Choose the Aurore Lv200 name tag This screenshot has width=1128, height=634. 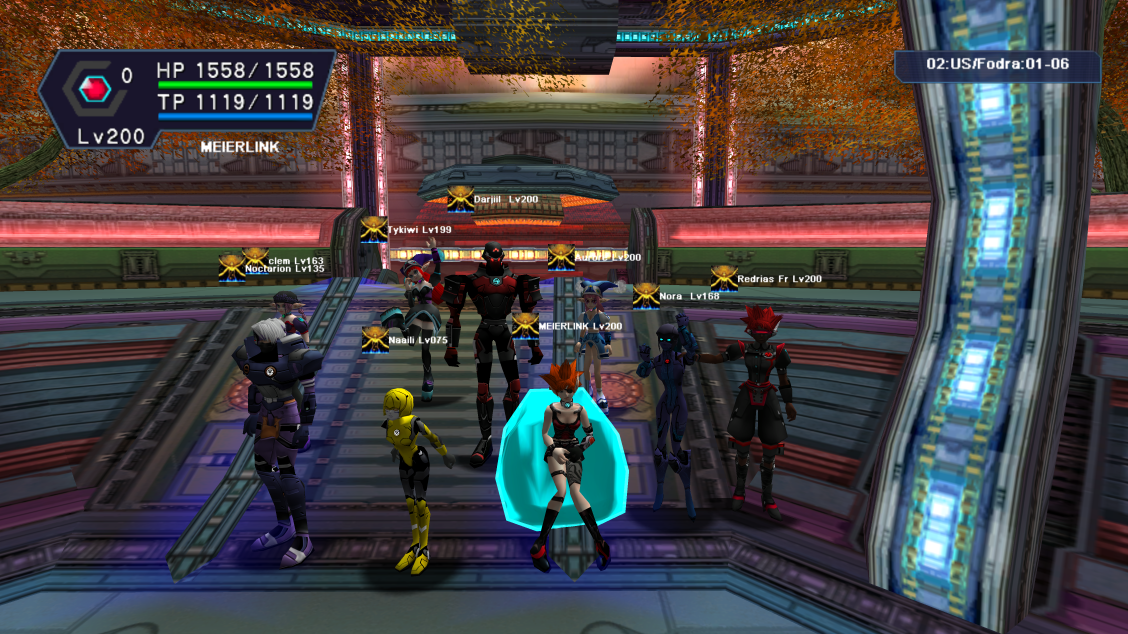[x=608, y=258]
